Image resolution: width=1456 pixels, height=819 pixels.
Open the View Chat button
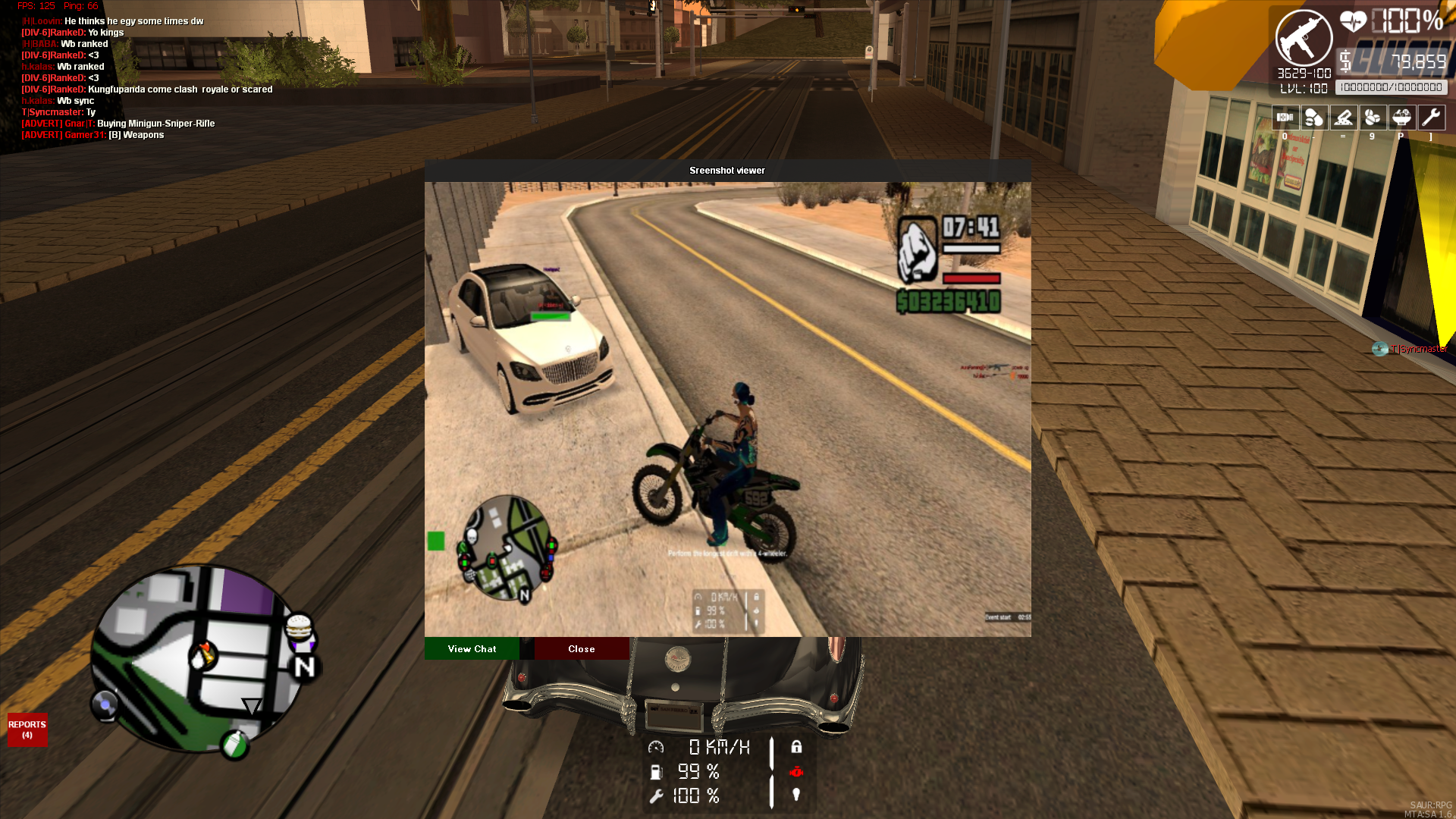tap(472, 649)
